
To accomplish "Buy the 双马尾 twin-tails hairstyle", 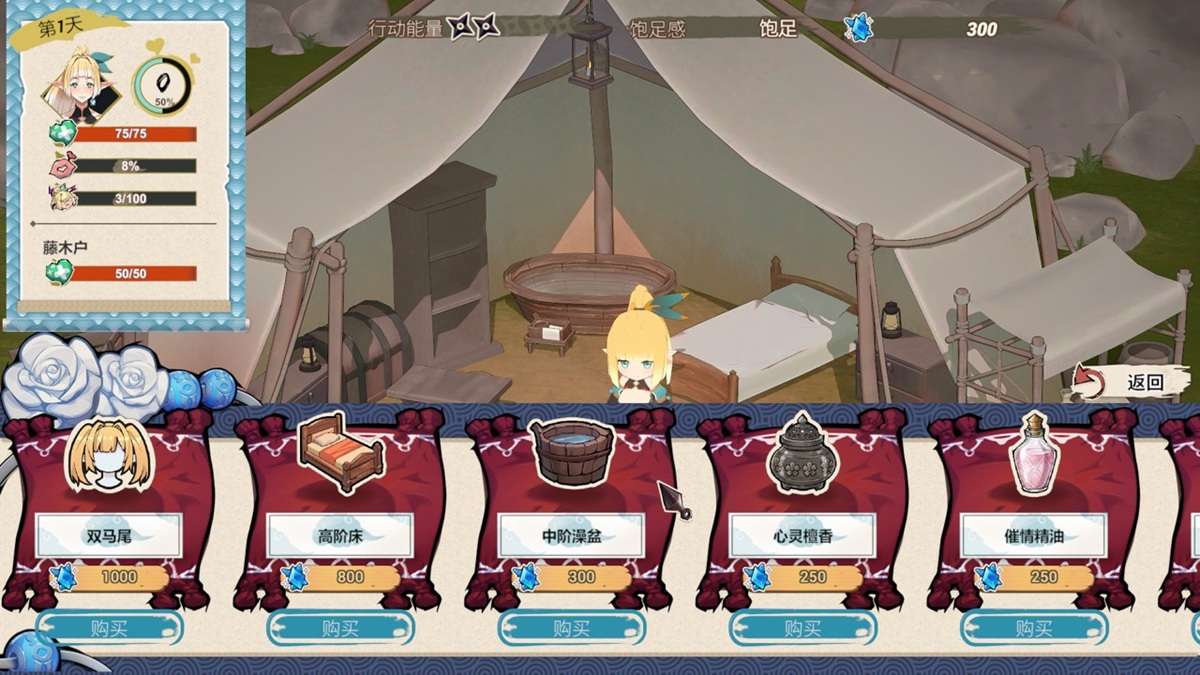I will 109,628.
